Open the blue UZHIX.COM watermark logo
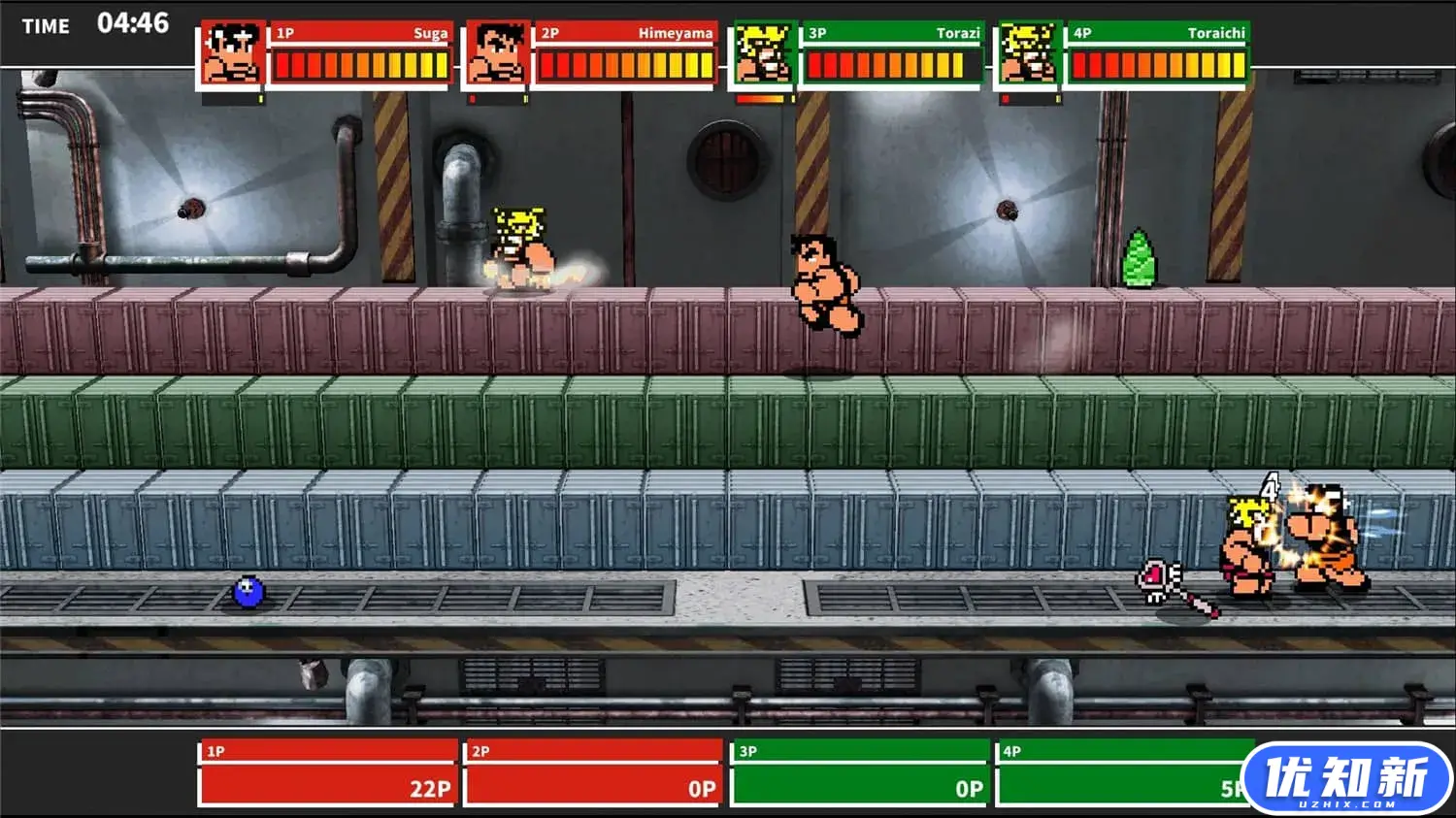 tap(1346, 779)
